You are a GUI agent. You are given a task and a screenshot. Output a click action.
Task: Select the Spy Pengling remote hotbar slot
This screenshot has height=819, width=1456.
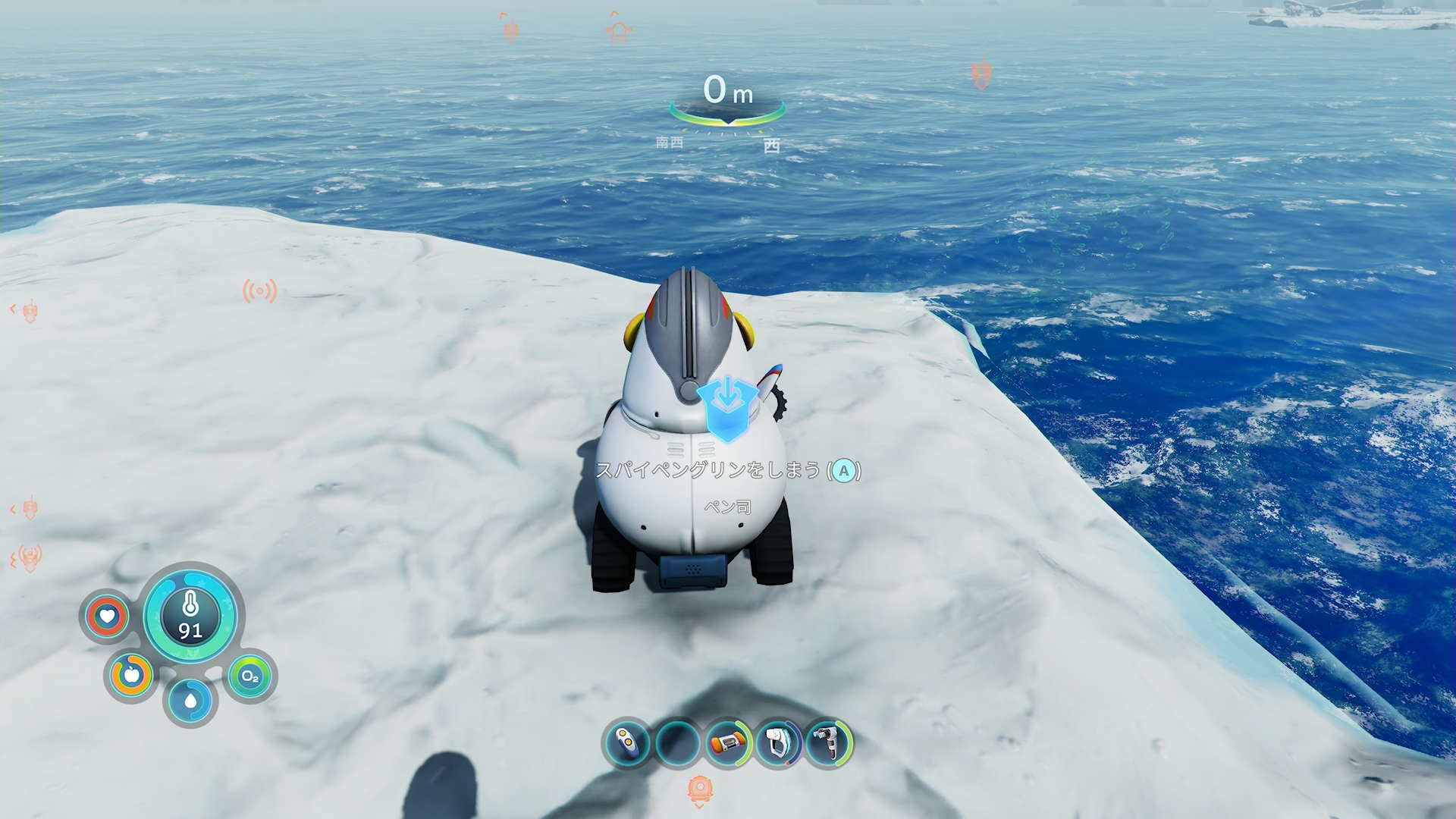[627, 743]
